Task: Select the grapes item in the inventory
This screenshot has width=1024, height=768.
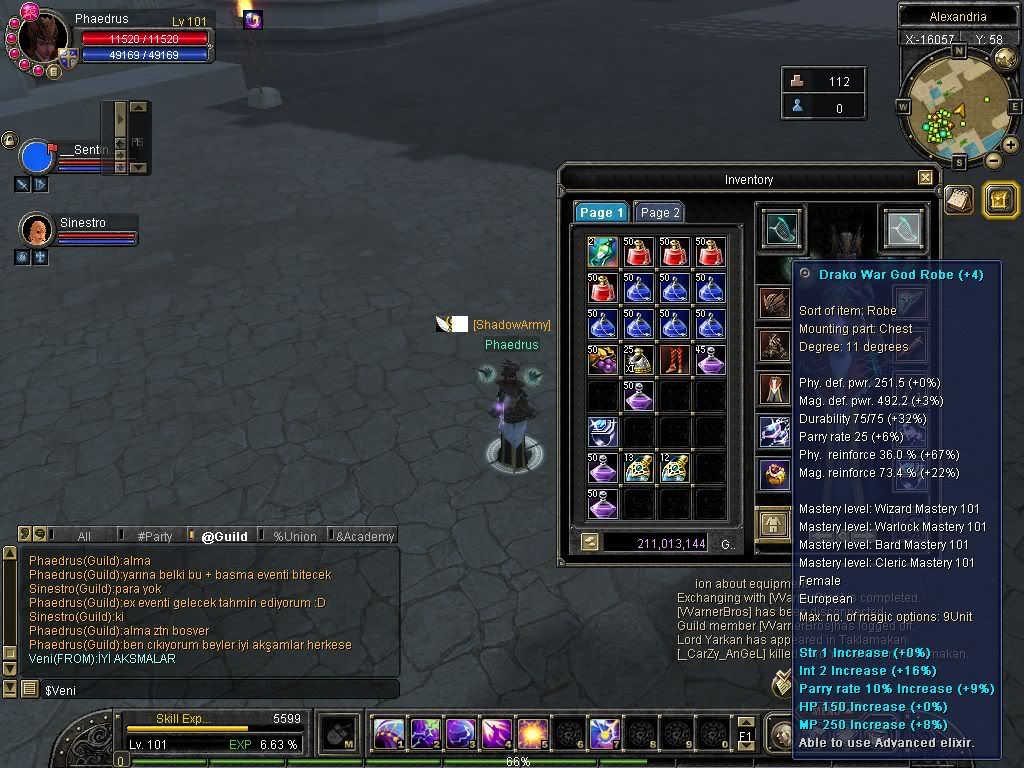Action: coord(603,360)
